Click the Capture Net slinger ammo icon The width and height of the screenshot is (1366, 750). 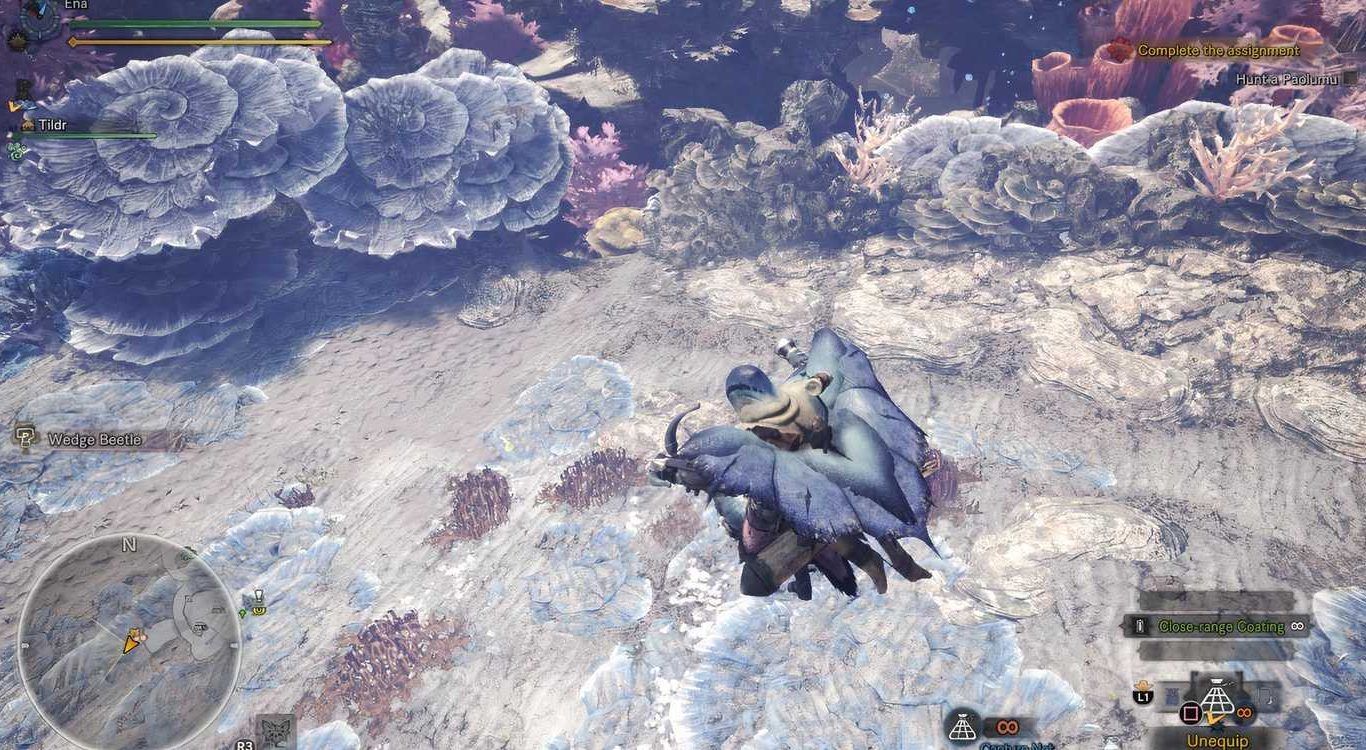click(x=961, y=726)
